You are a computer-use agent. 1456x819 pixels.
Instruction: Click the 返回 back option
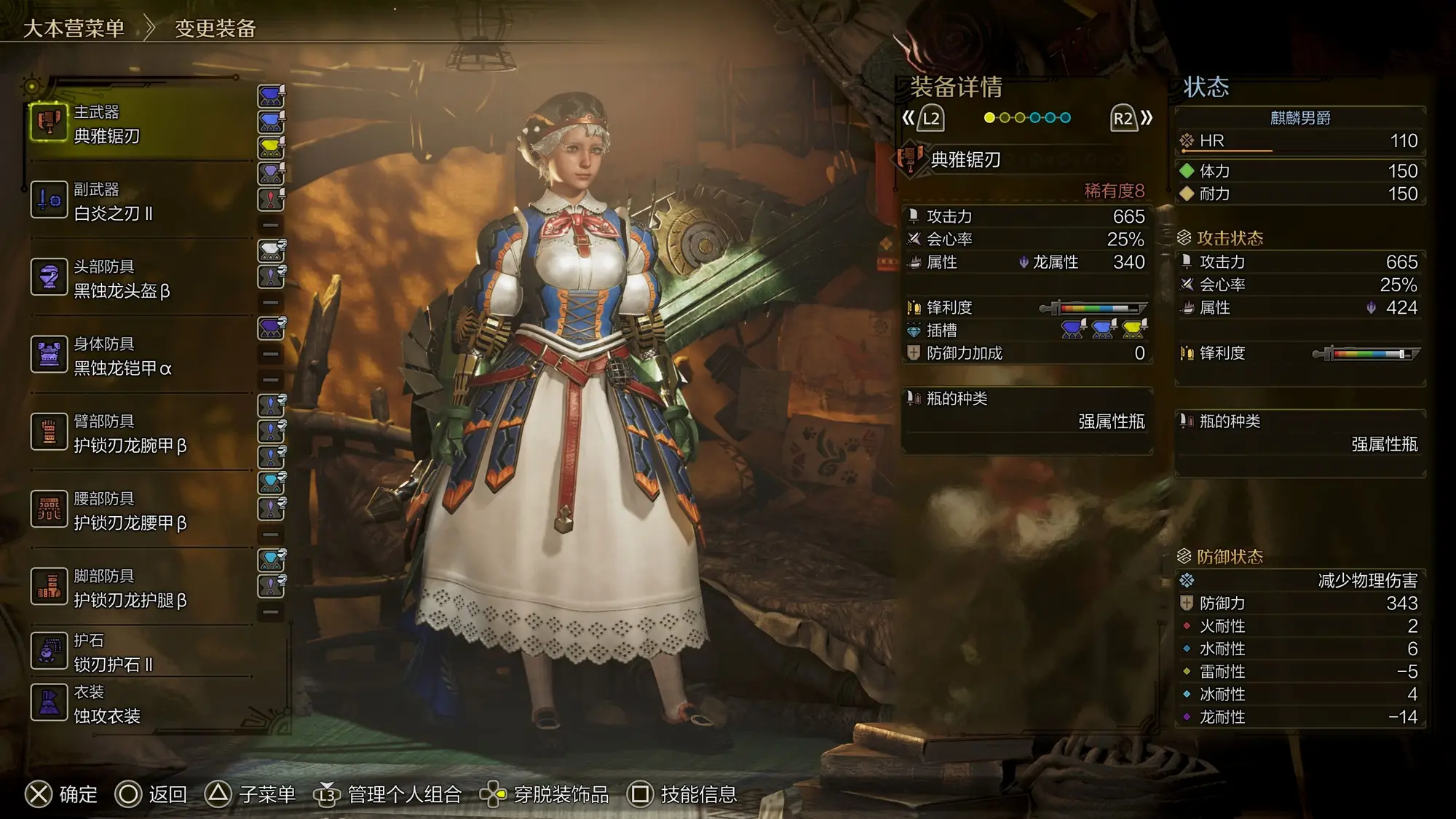(151, 794)
